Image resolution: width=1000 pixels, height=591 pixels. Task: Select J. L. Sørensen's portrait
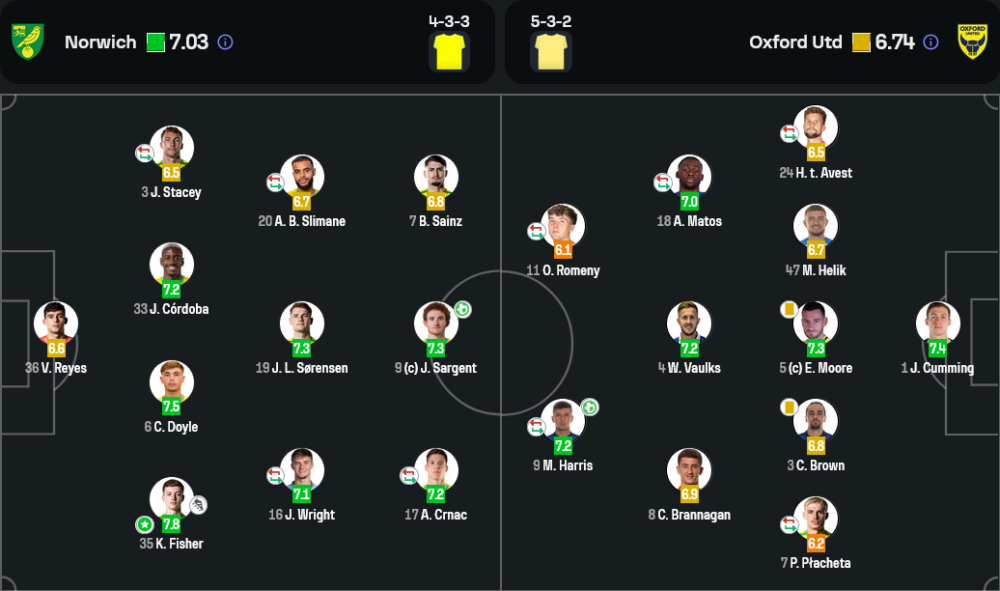click(302, 324)
